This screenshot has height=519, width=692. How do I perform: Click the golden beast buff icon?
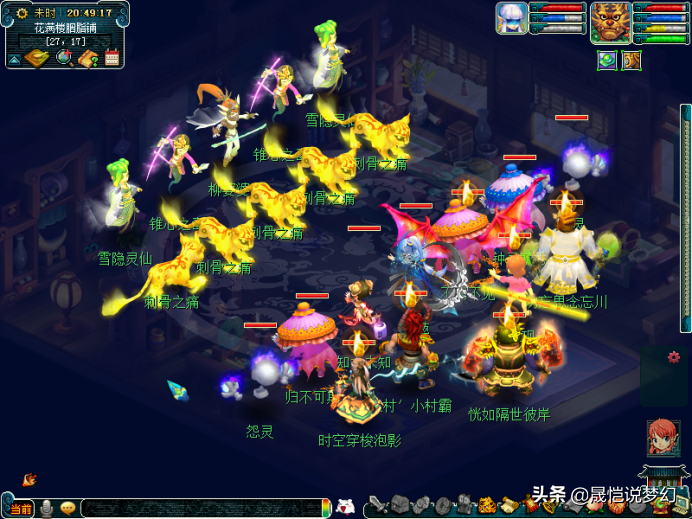[631, 60]
